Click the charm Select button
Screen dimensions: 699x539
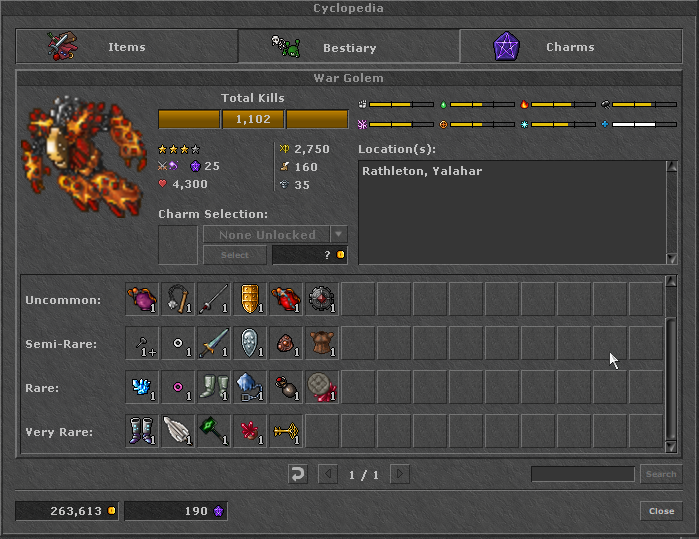click(234, 255)
